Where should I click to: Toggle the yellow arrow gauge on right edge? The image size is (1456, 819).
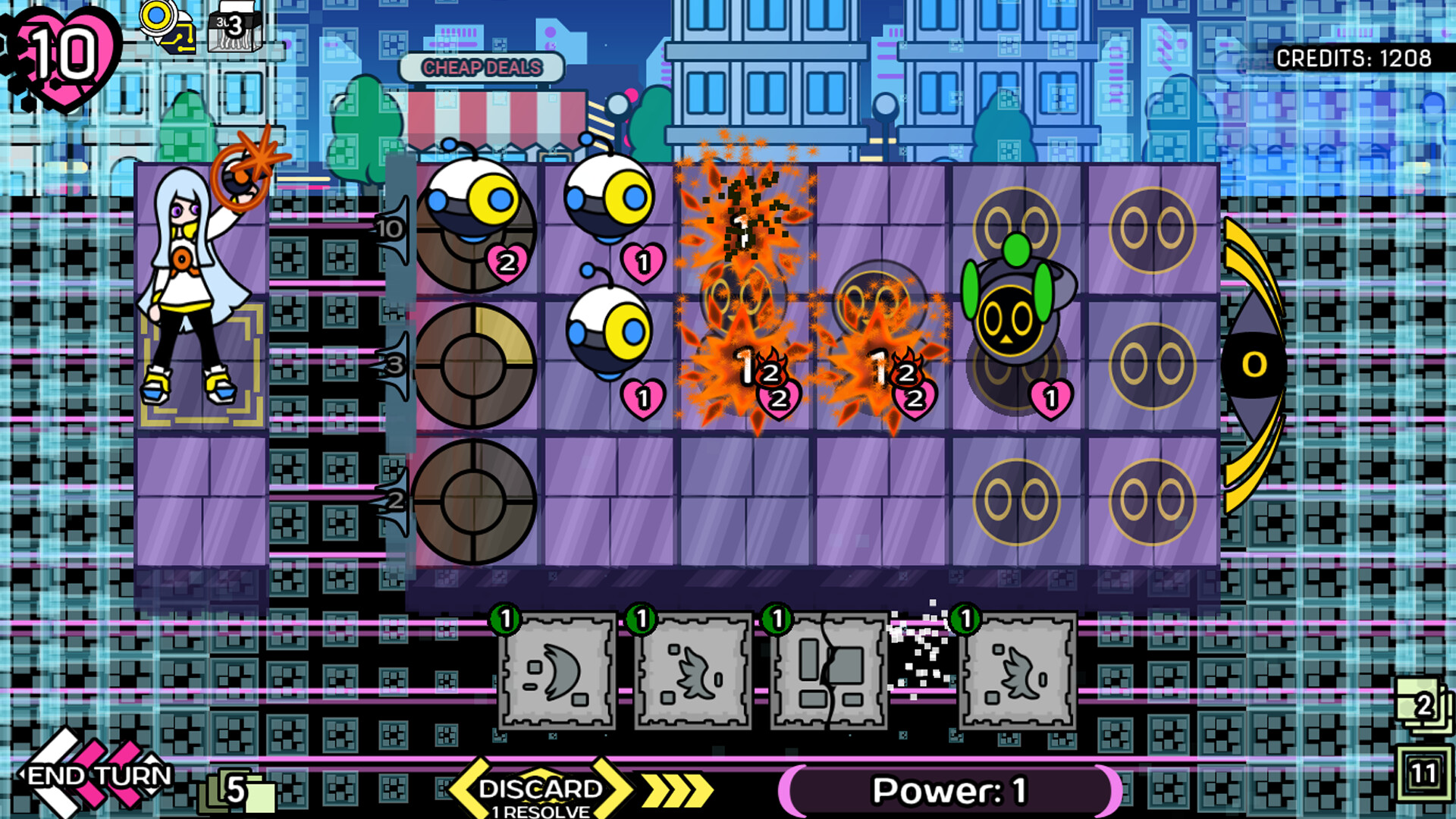[x=1251, y=364]
